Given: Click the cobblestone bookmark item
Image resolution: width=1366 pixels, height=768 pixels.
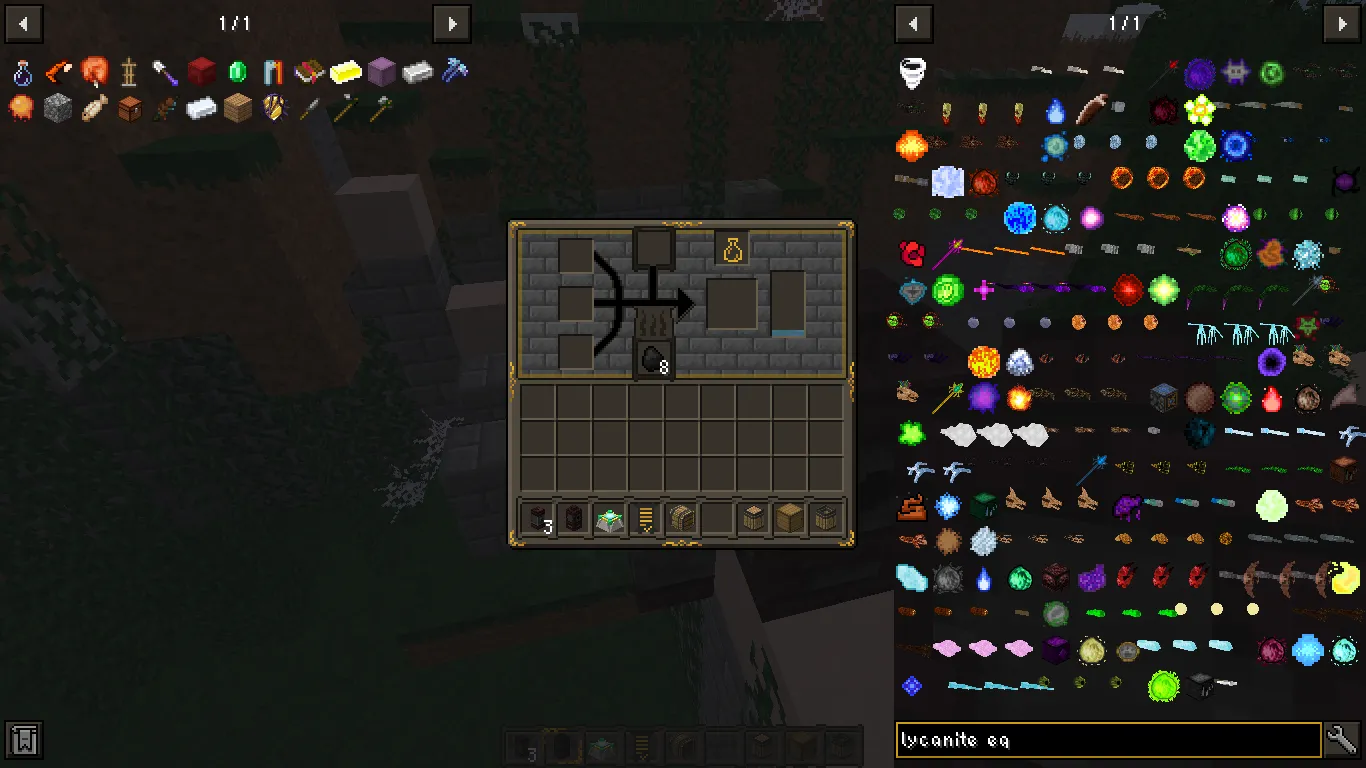Looking at the screenshot, I should (58, 108).
